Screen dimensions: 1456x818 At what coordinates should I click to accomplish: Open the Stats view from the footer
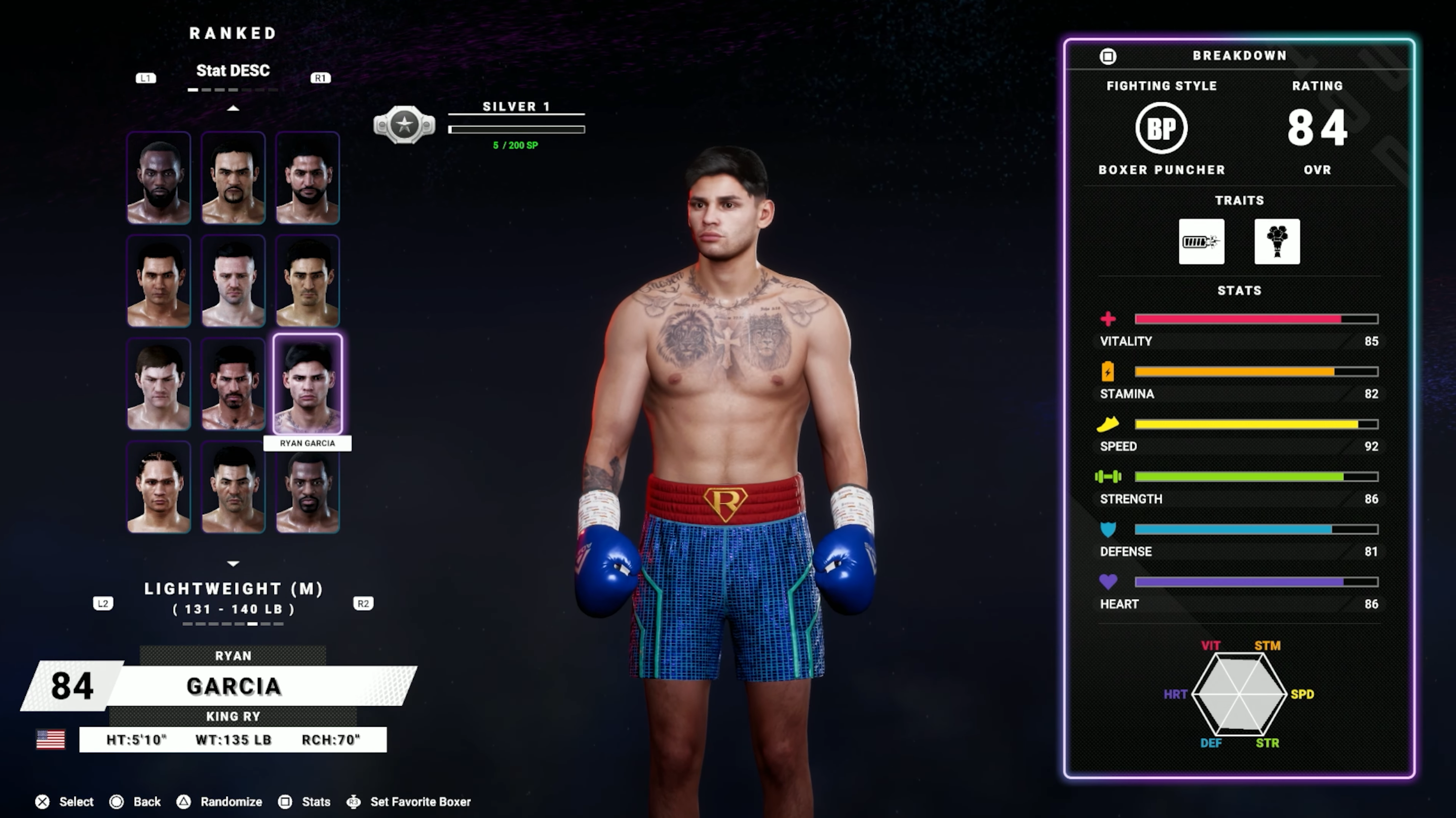click(304, 802)
